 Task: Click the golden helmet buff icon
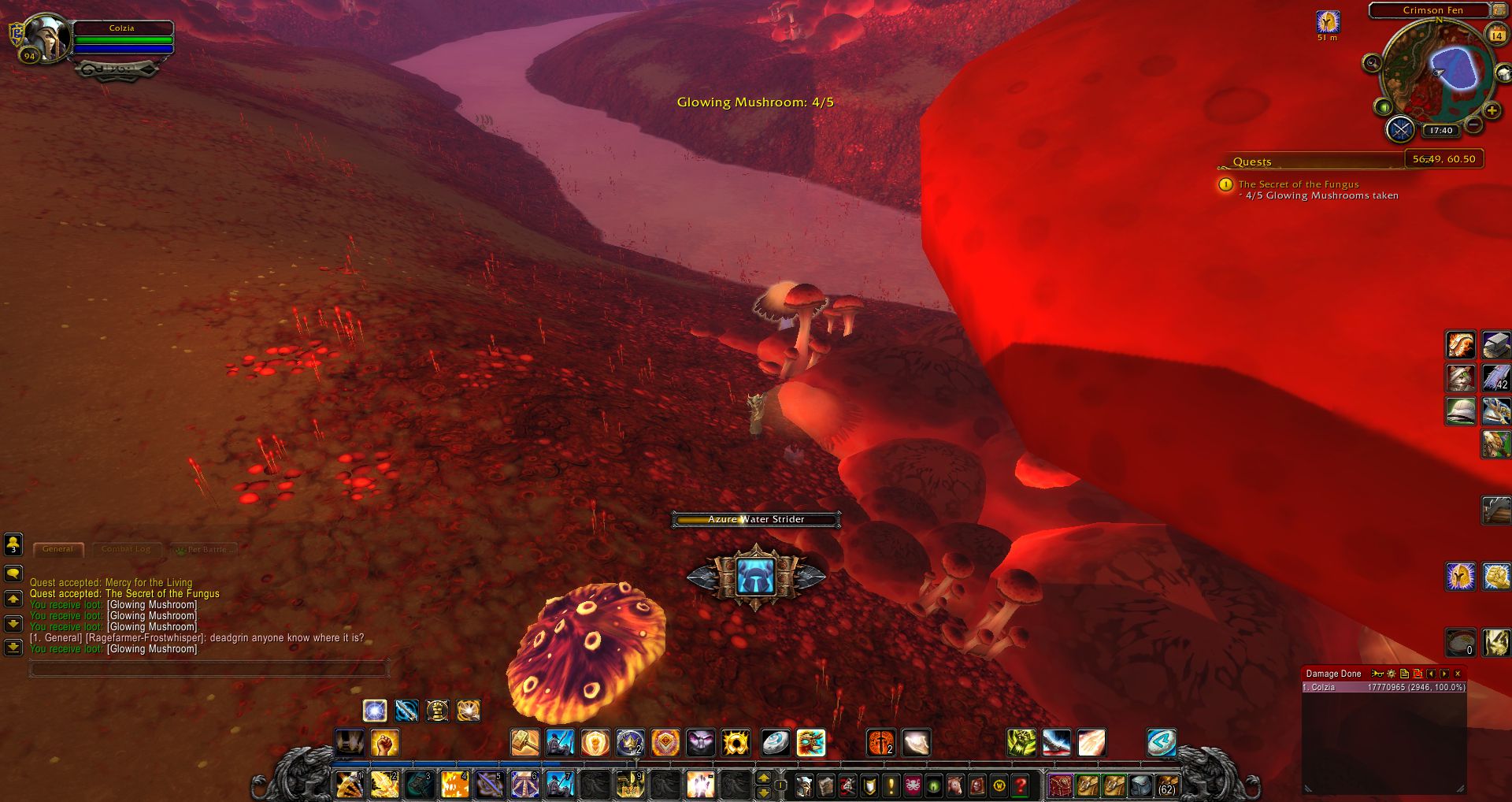click(x=1328, y=22)
